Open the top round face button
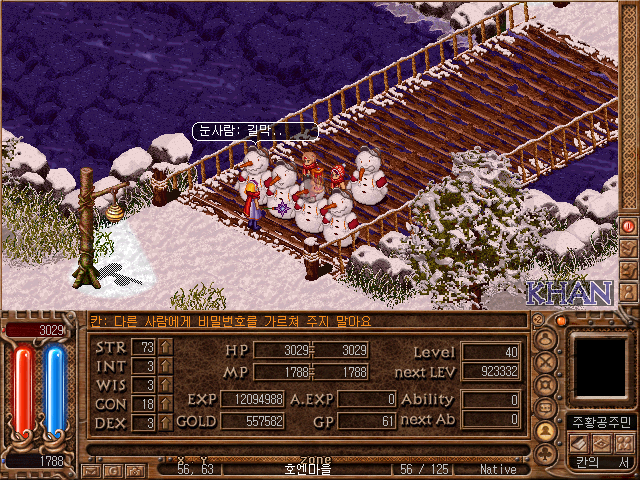The width and height of the screenshot is (640, 480). [546, 339]
